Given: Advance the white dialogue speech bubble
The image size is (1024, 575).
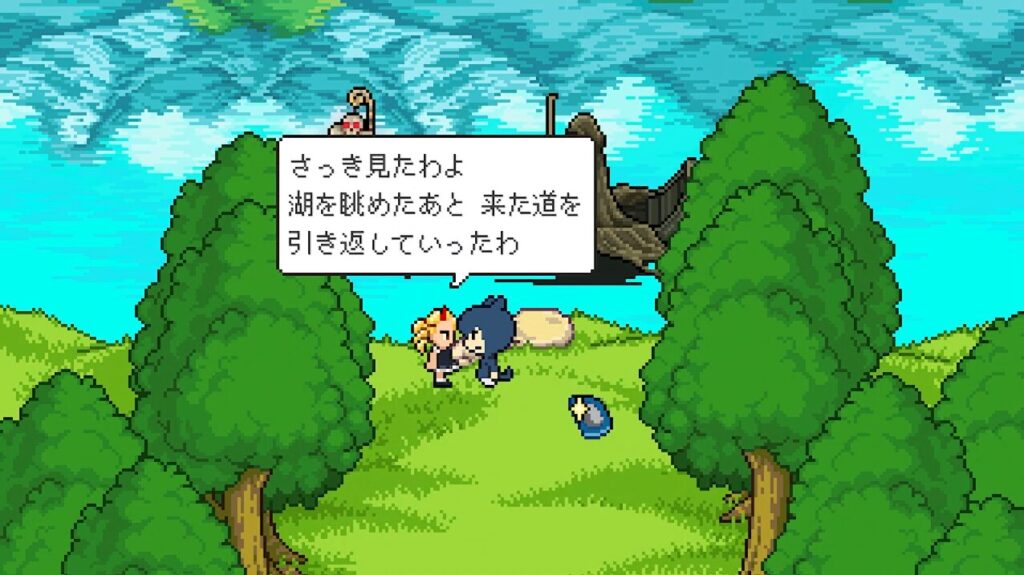Looking at the screenshot, I should click(x=436, y=204).
